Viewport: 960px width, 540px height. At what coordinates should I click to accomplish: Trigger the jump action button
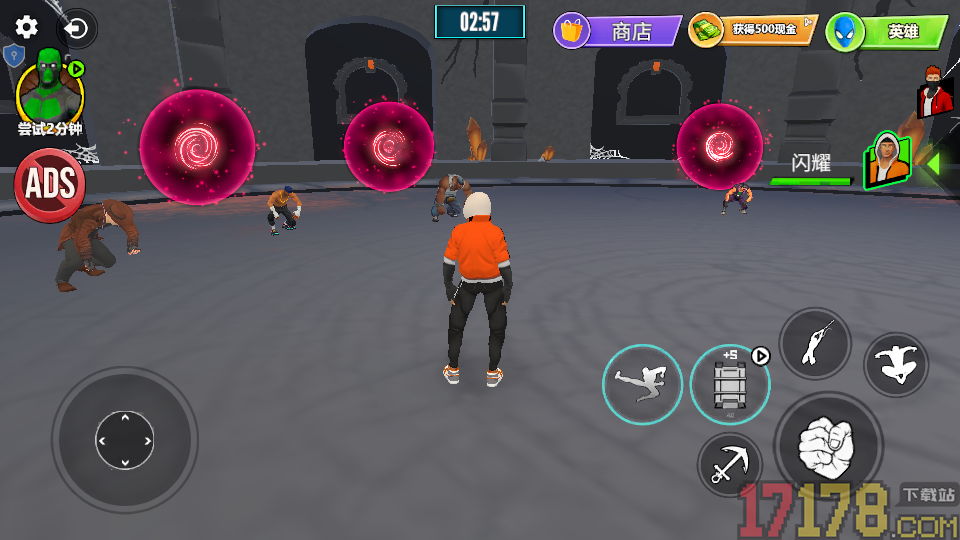[x=896, y=365]
